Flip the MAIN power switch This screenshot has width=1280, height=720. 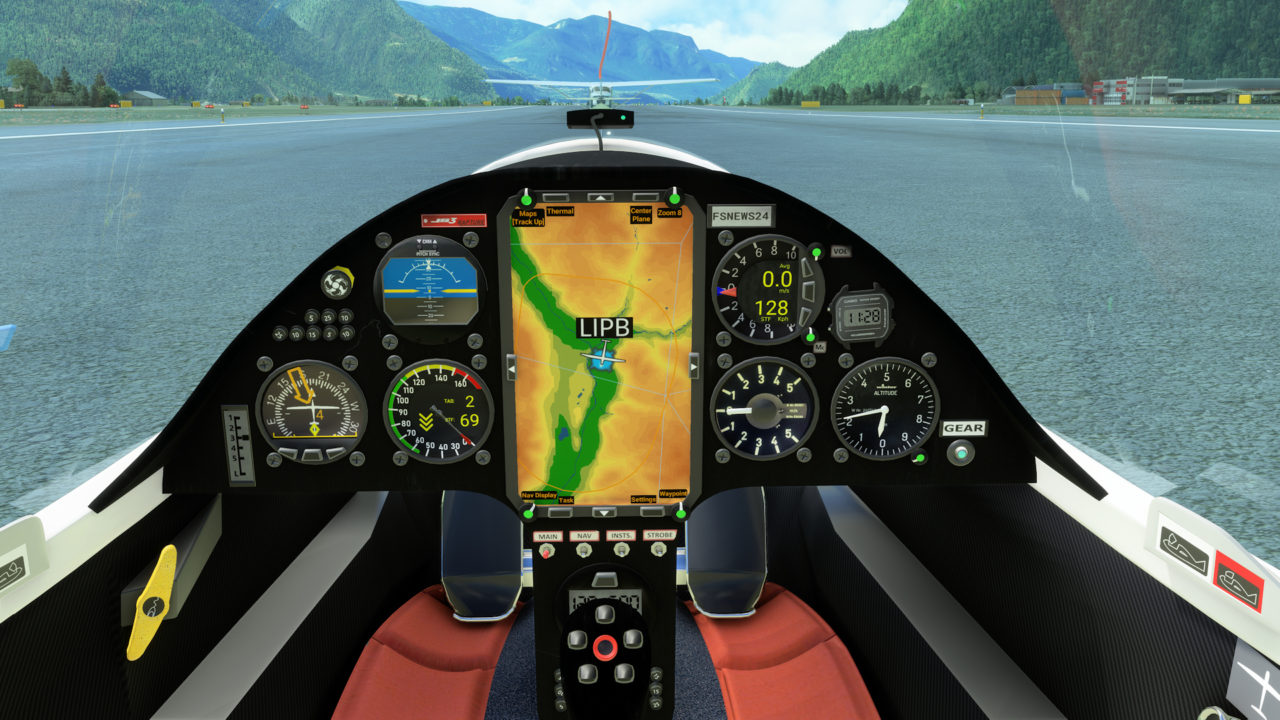point(547,549)
